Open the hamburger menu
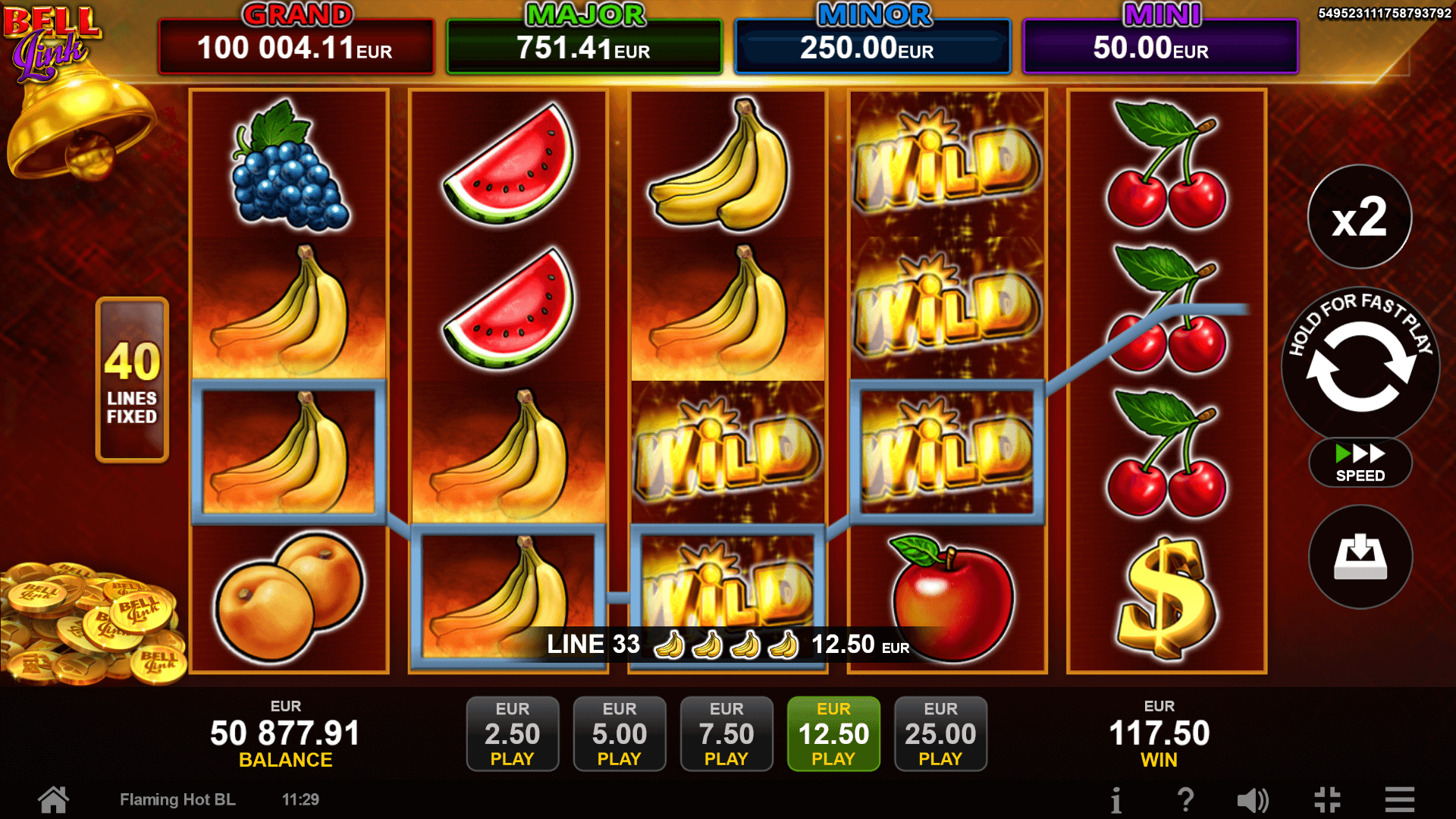Viewport: 1456px width, 819px height. coord(1398,799)
